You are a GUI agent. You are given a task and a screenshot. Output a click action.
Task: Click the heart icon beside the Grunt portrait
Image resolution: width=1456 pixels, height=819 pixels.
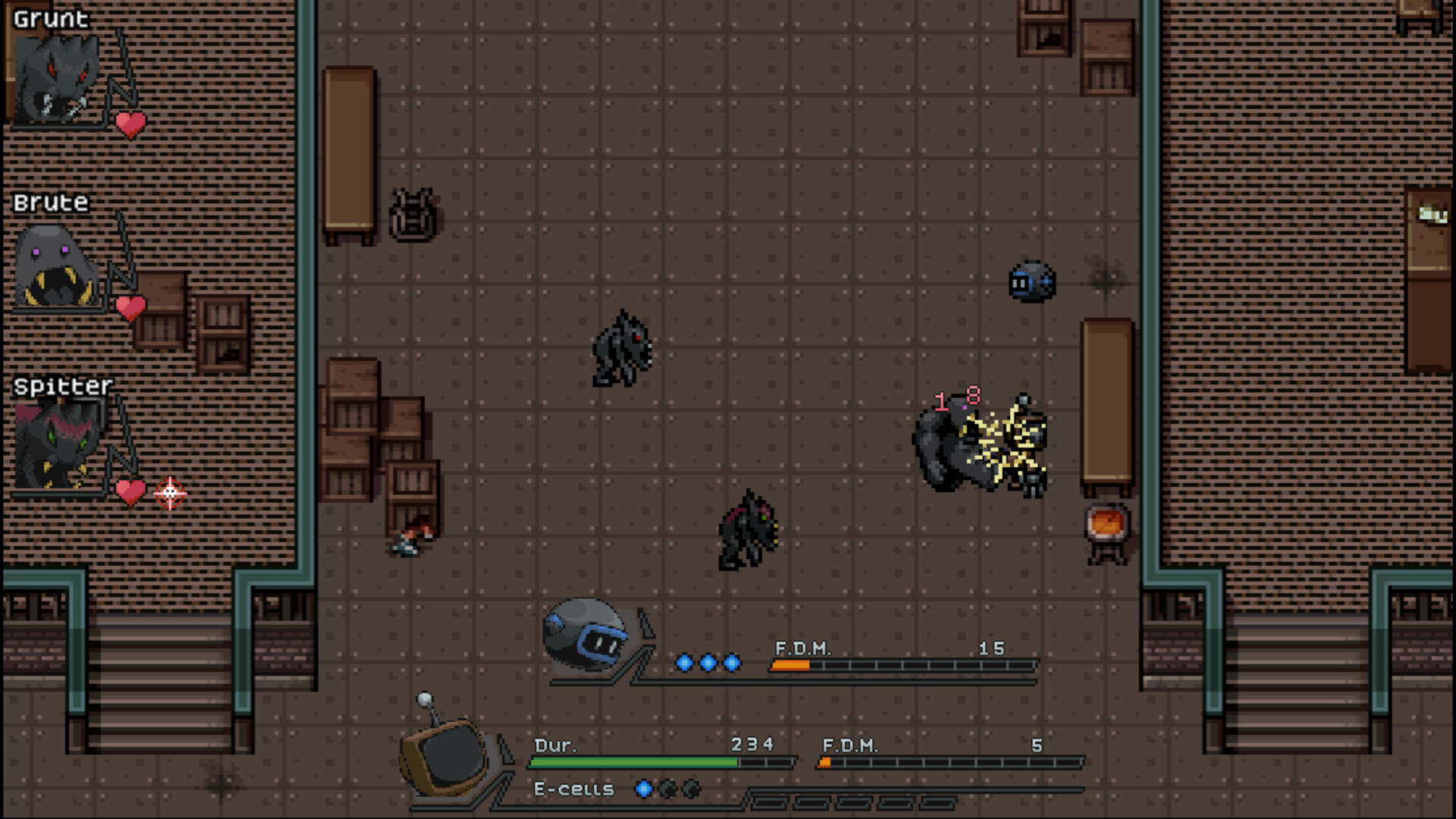(x=131, y=123)
